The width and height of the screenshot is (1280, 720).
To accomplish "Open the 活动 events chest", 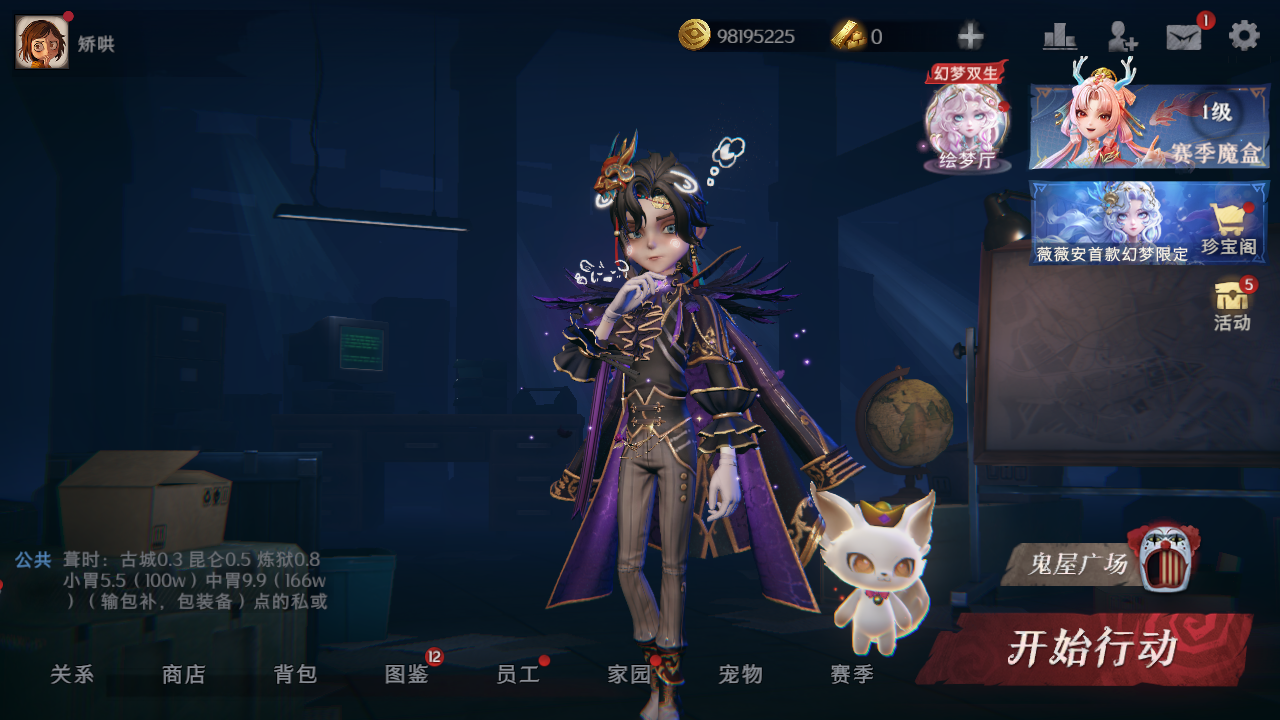I will [x=1232, y=305].
